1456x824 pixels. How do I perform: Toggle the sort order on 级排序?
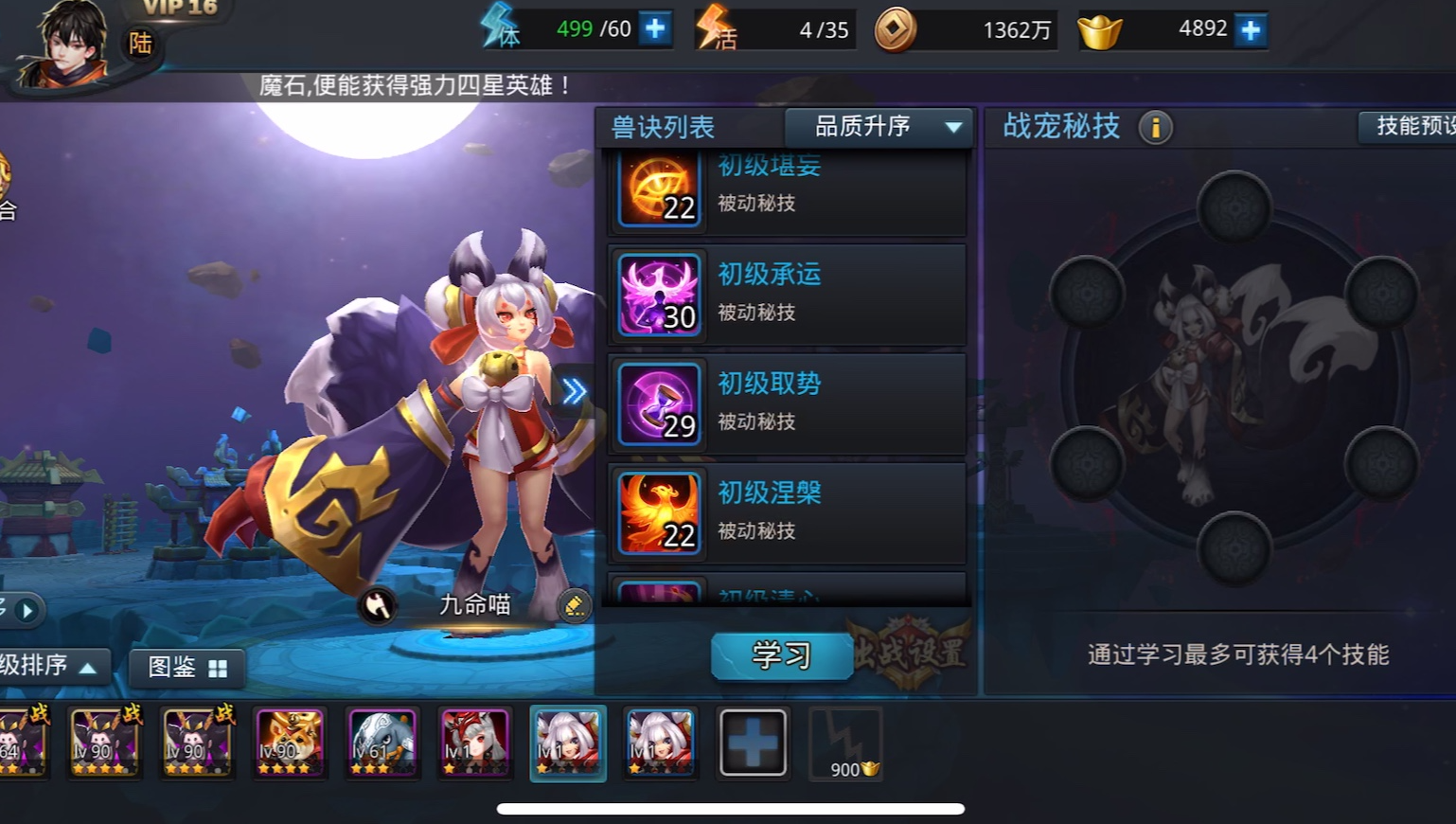pyautogui.click(x=52, y=667)
